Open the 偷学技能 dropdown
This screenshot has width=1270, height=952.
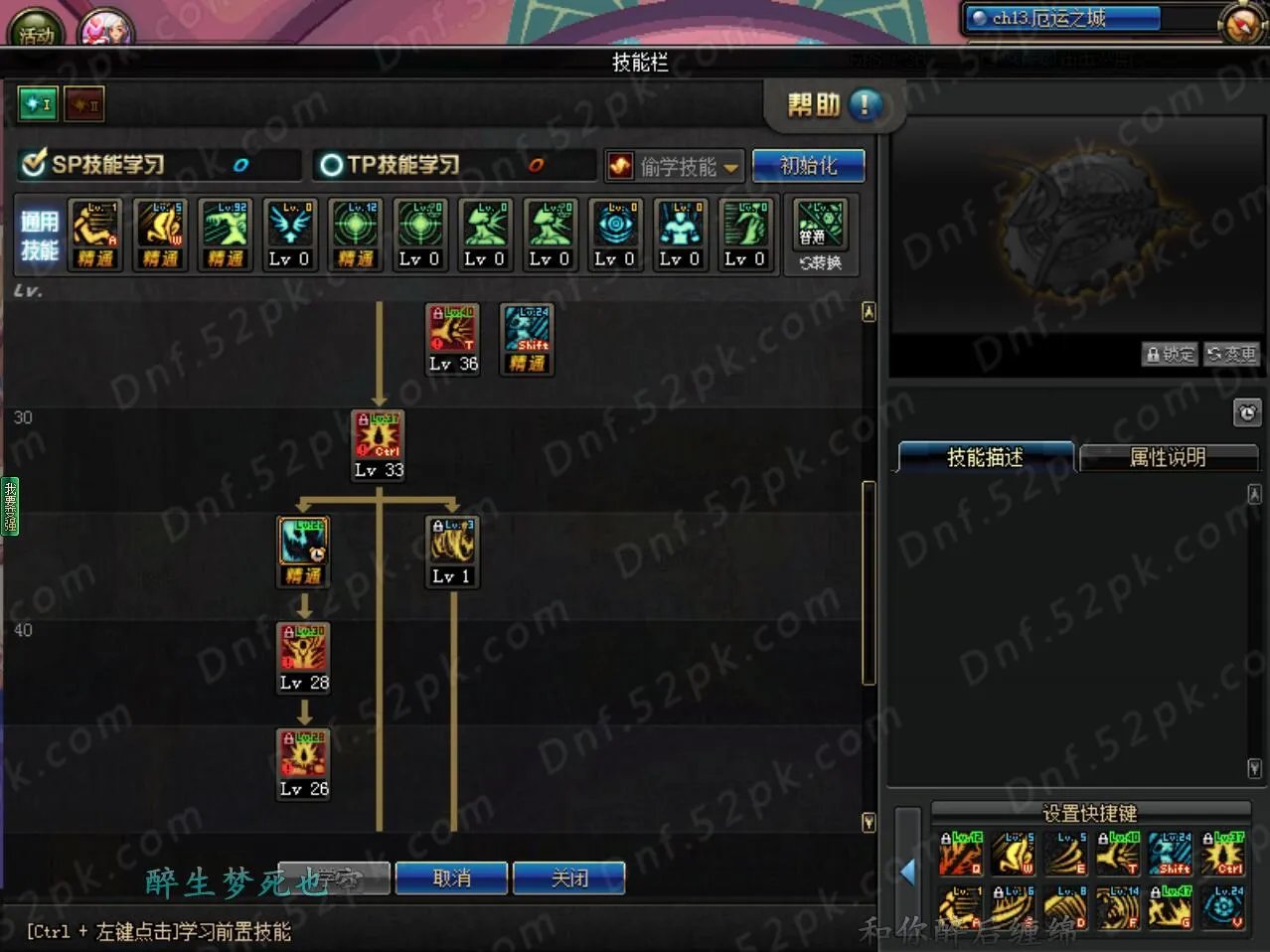675,166
